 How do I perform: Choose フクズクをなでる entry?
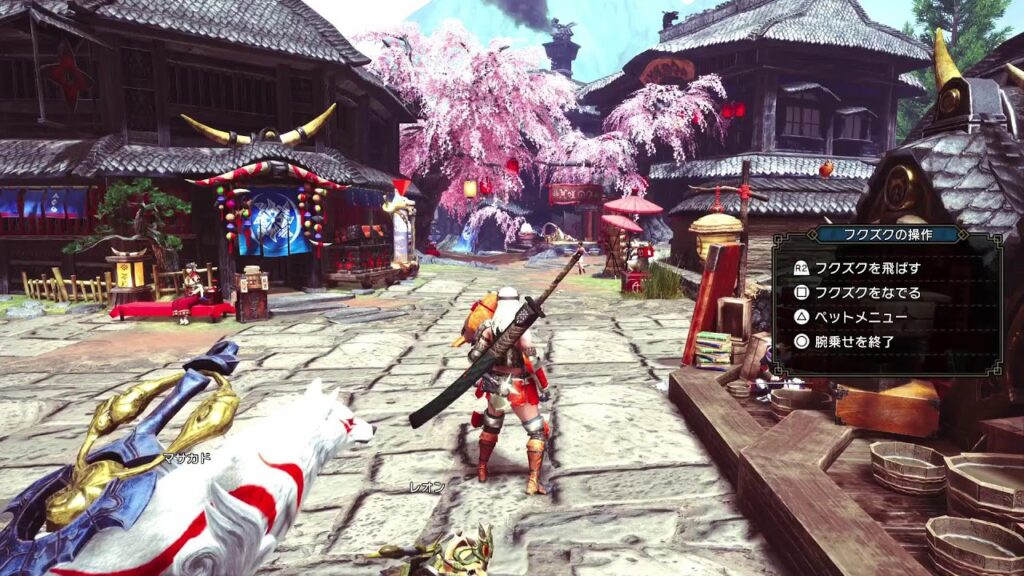pos(867,293)
